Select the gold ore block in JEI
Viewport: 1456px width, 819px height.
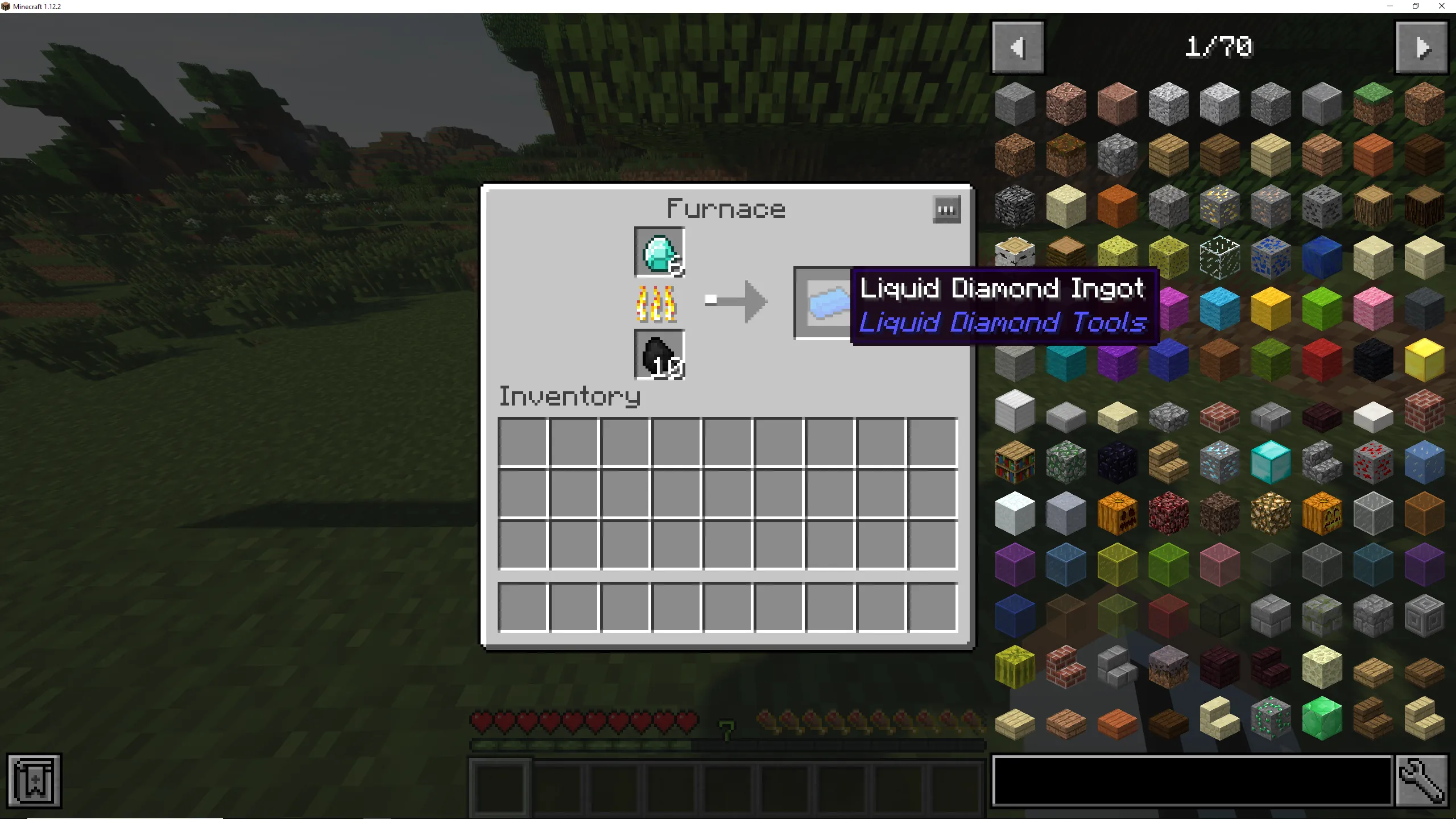(1220, 206)
